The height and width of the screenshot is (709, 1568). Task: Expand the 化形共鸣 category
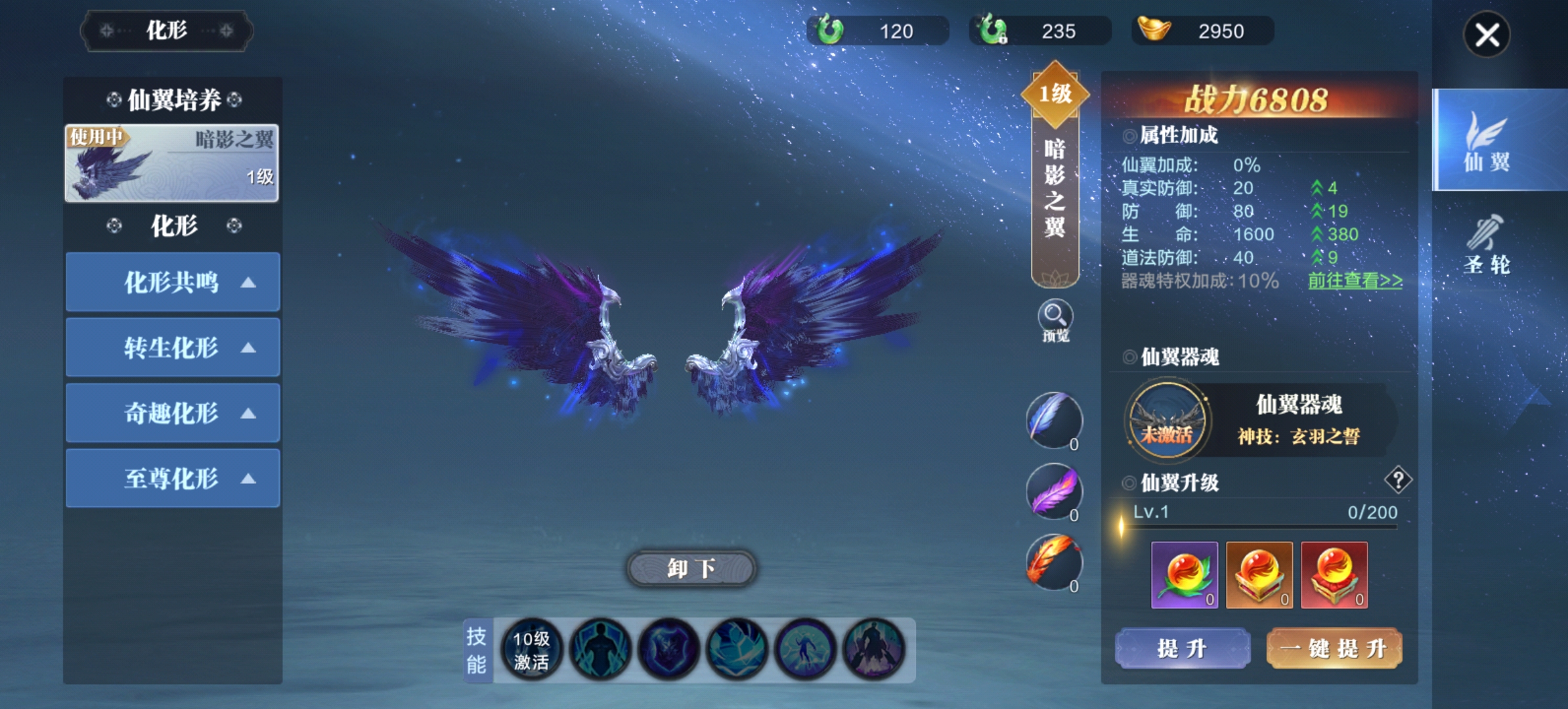point(173,282)
